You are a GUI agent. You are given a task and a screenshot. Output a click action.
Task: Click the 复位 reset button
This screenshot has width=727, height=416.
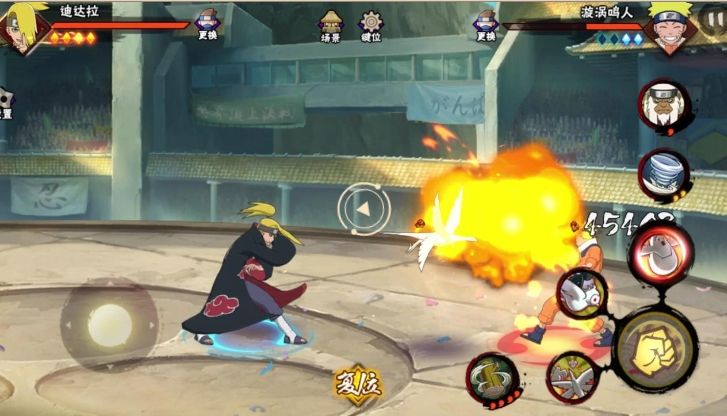(x=357, y=385)
